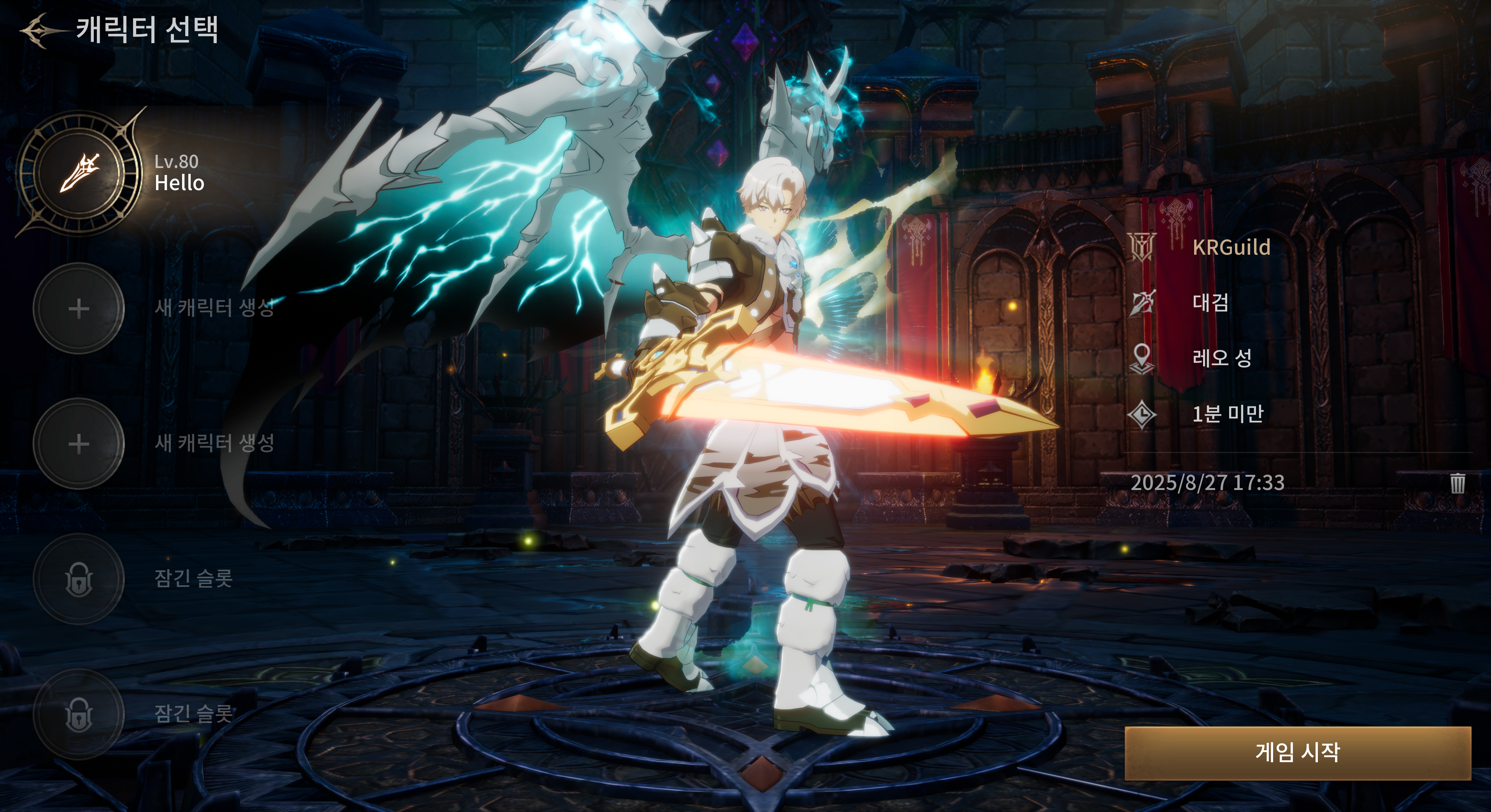This screenshot has height=812, width=1491.
Task: Start the game with 게임 시작 button
Action: pyautogui.click(x=1297, y=752)
